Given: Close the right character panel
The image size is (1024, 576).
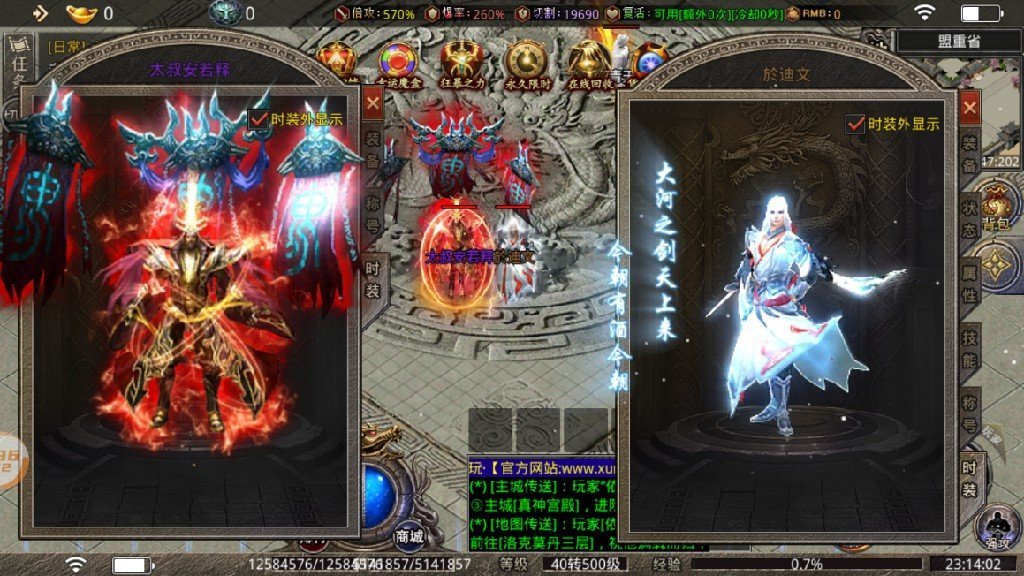Looking at the screenshot, I should point(969,107).
